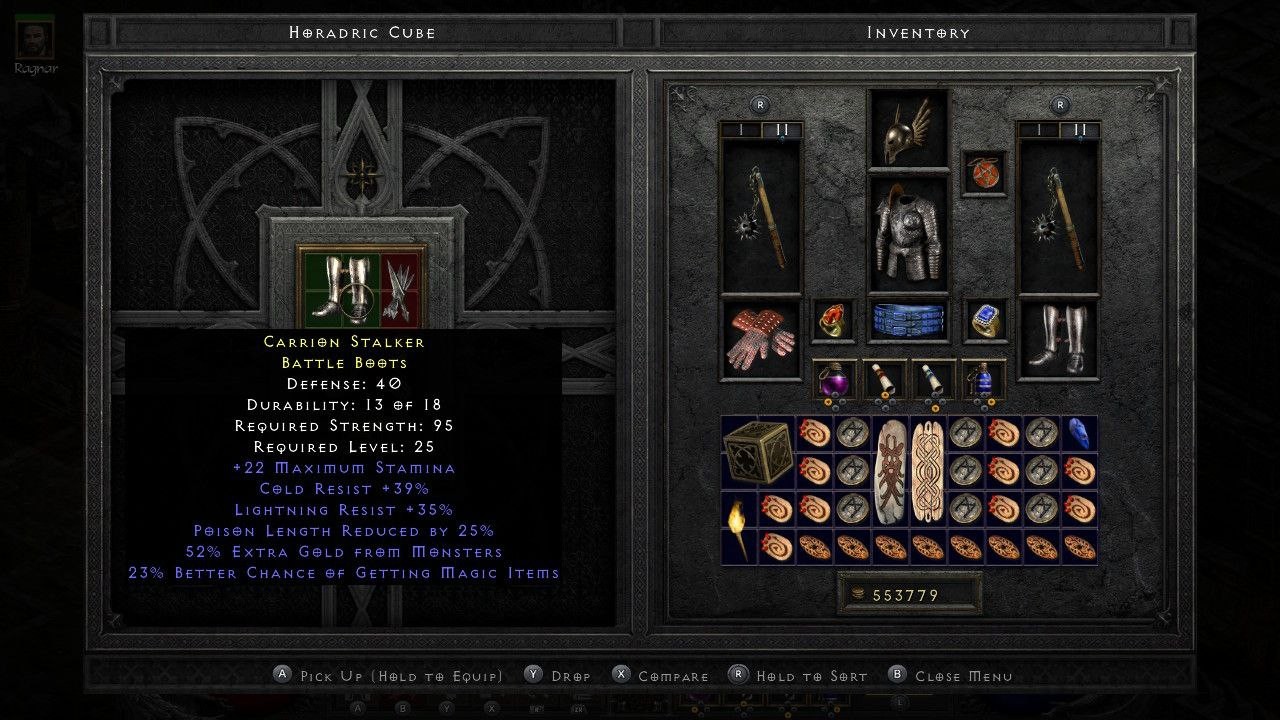Viewport: 1280px width, 720px height.
Task: Select the equipped plate armor
Action: click(906, 232)
